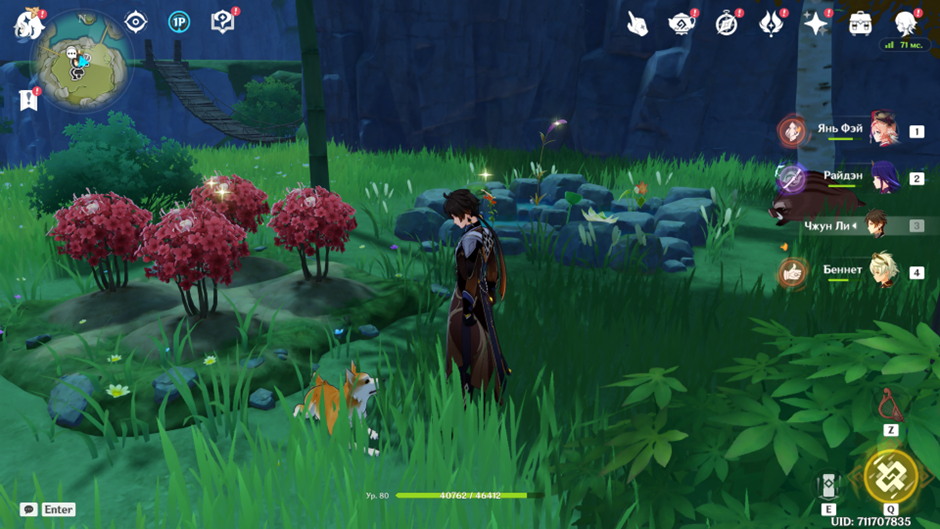Switch to party member Райдэн
The image size is (940, 529).
884,178
